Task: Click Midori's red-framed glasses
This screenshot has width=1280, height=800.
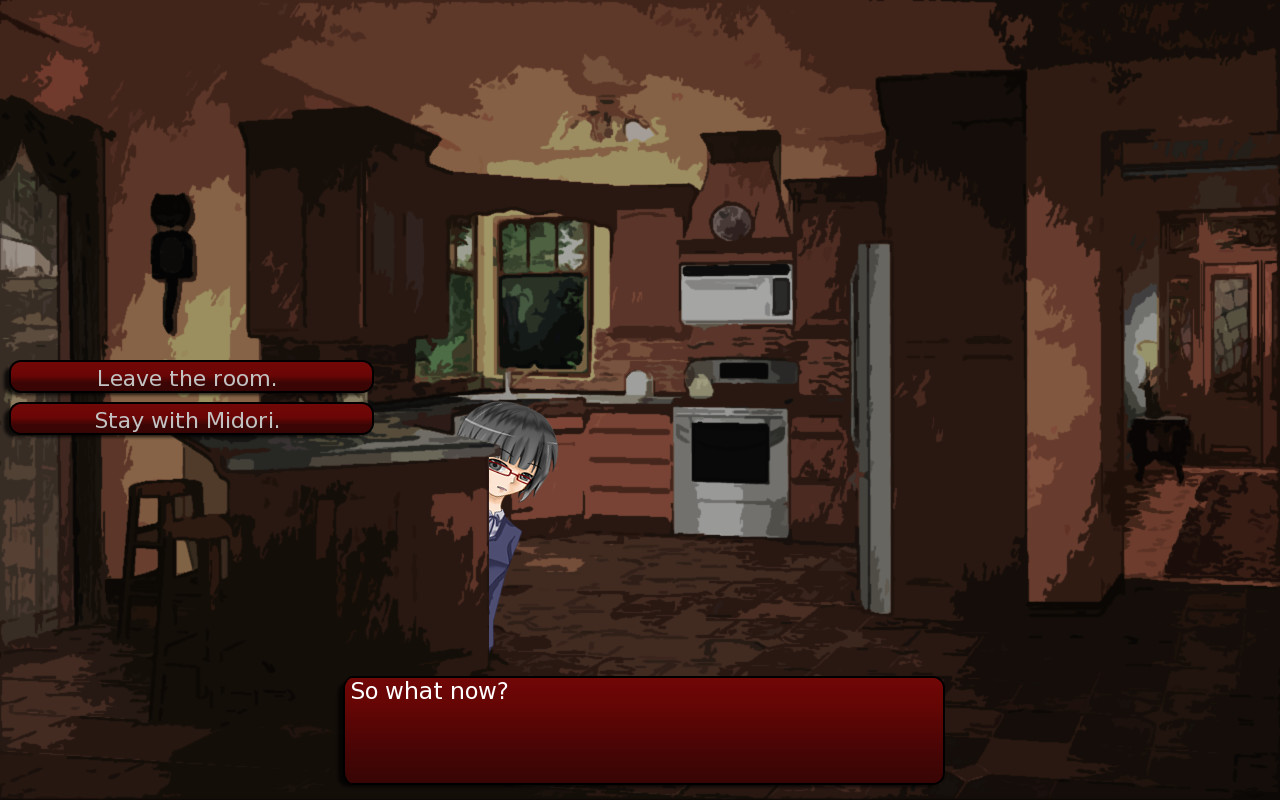Action: click(508, 471)
